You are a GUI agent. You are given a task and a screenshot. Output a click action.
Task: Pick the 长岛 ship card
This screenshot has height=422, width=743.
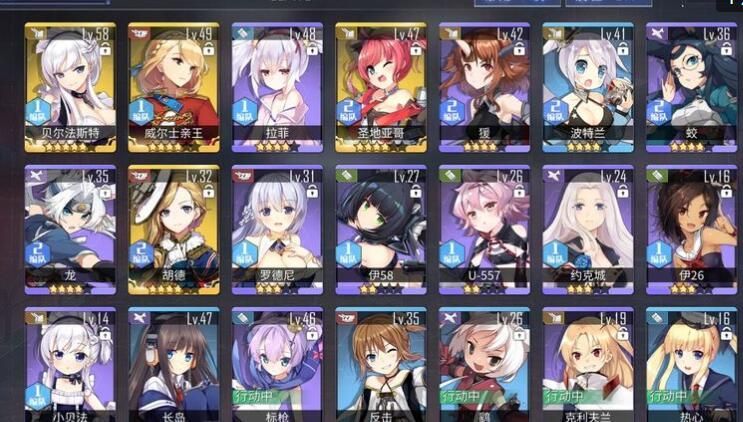(174, 365)
